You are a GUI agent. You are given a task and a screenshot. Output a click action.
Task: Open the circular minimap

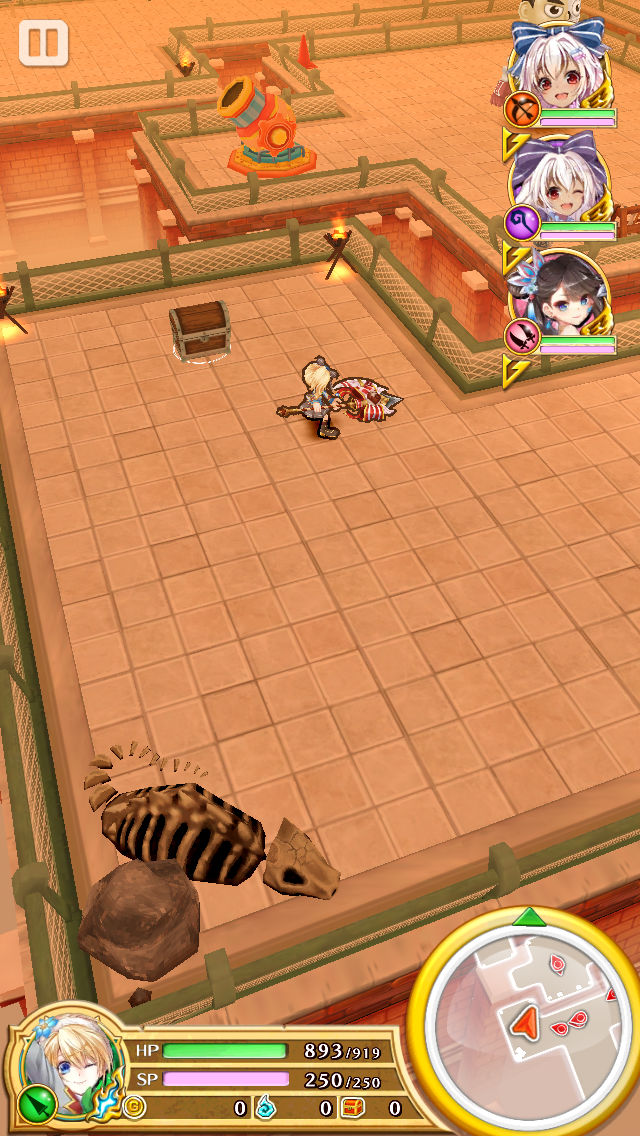pyautogui.click(x=526, y=1020)
